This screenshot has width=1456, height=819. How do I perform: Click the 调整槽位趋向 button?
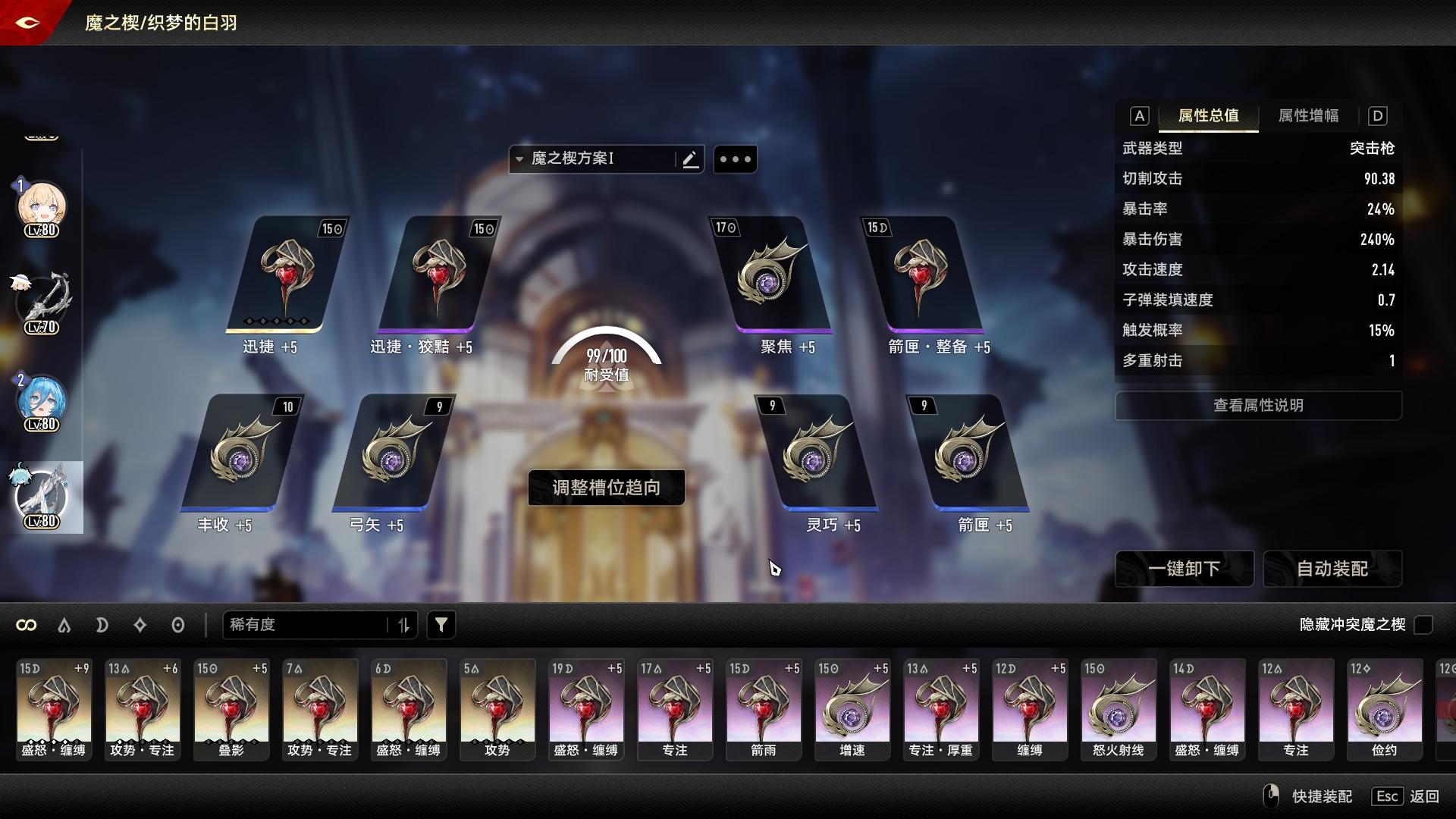point(606,488)
